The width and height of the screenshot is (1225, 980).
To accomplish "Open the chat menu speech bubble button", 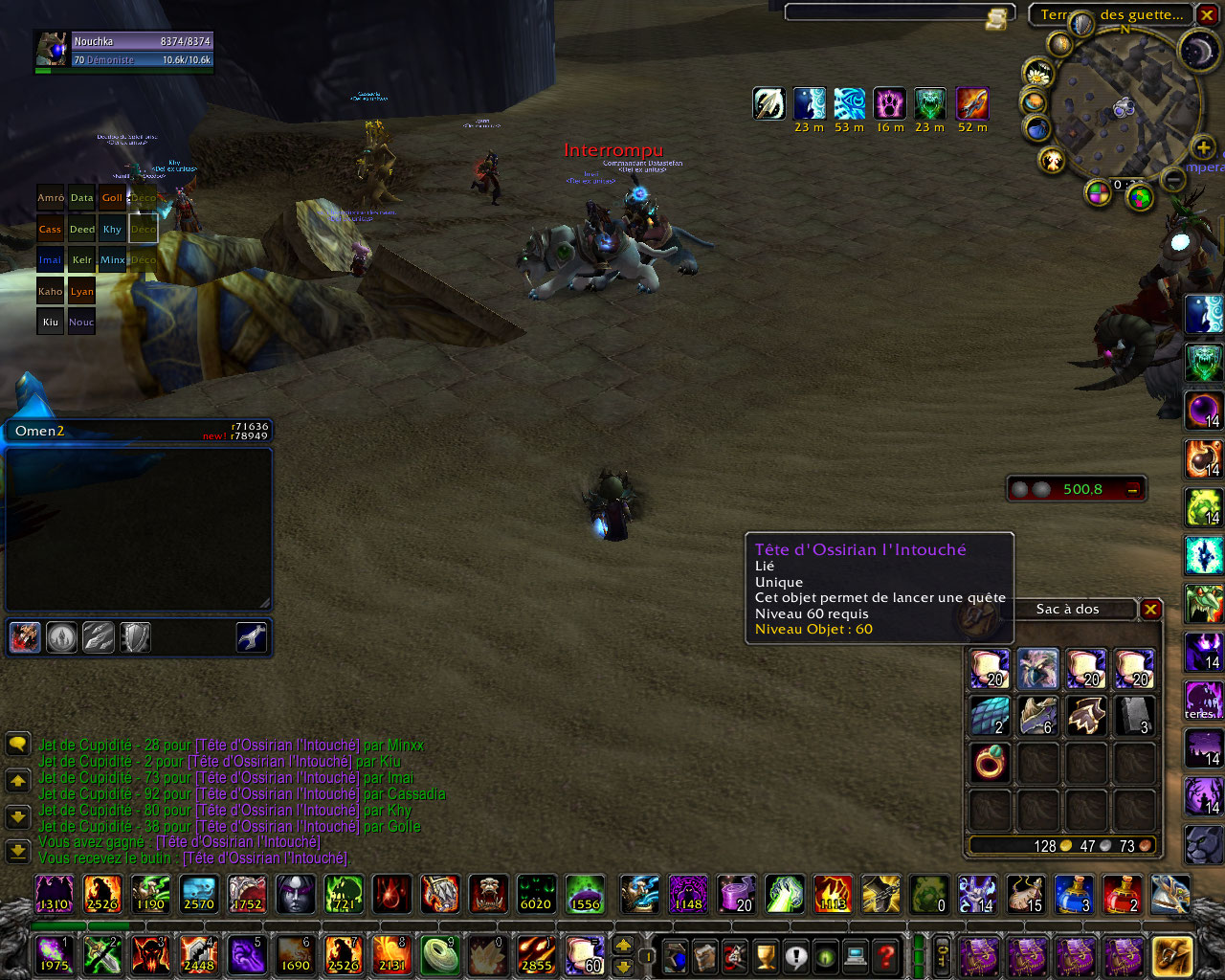I will click(17, 745).
